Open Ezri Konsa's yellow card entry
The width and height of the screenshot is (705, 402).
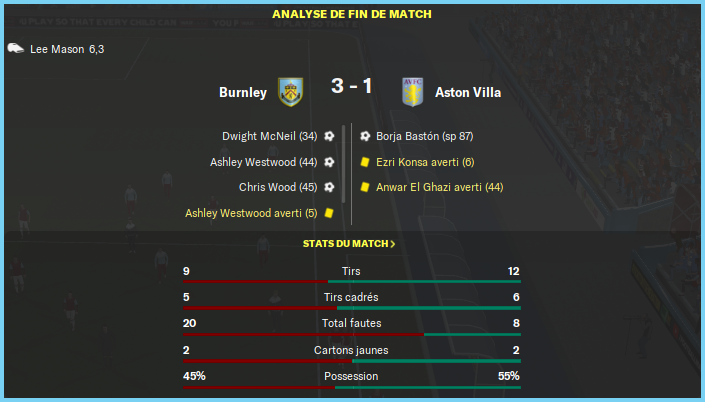click(x=425, y=162)
